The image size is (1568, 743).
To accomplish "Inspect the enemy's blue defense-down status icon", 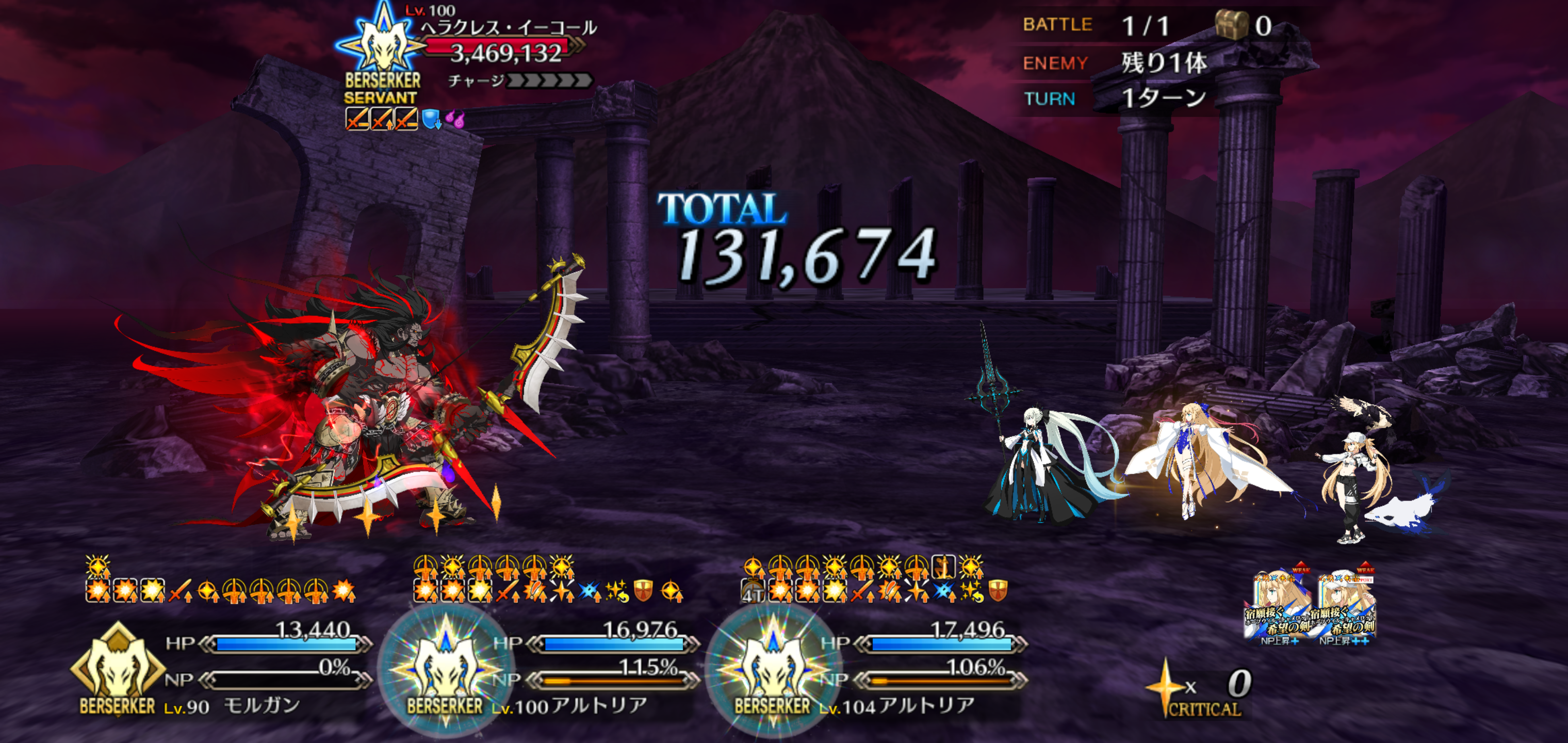I will (x=431, y=119).
